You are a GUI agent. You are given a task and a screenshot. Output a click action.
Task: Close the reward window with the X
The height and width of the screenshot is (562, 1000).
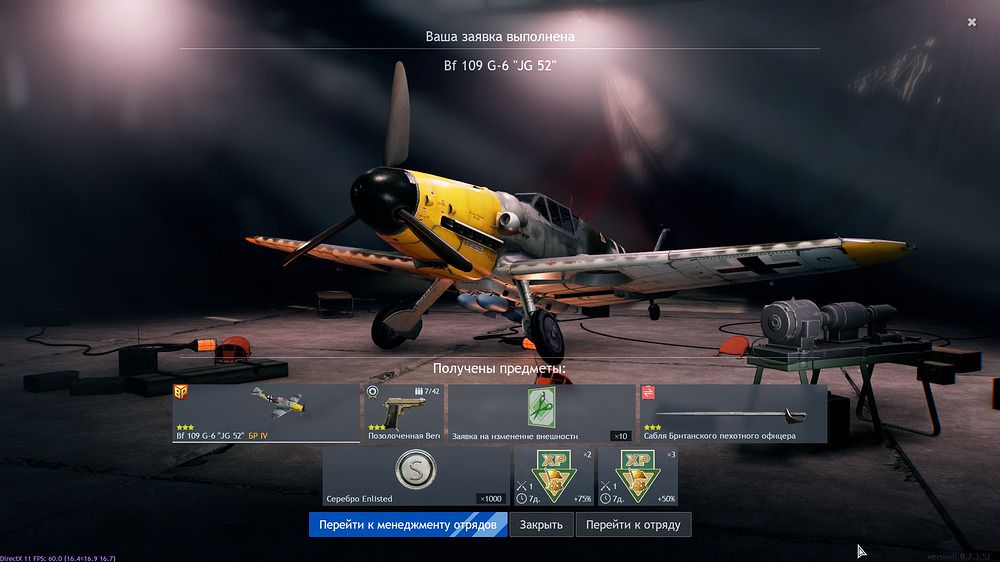[x=972, y=22]
